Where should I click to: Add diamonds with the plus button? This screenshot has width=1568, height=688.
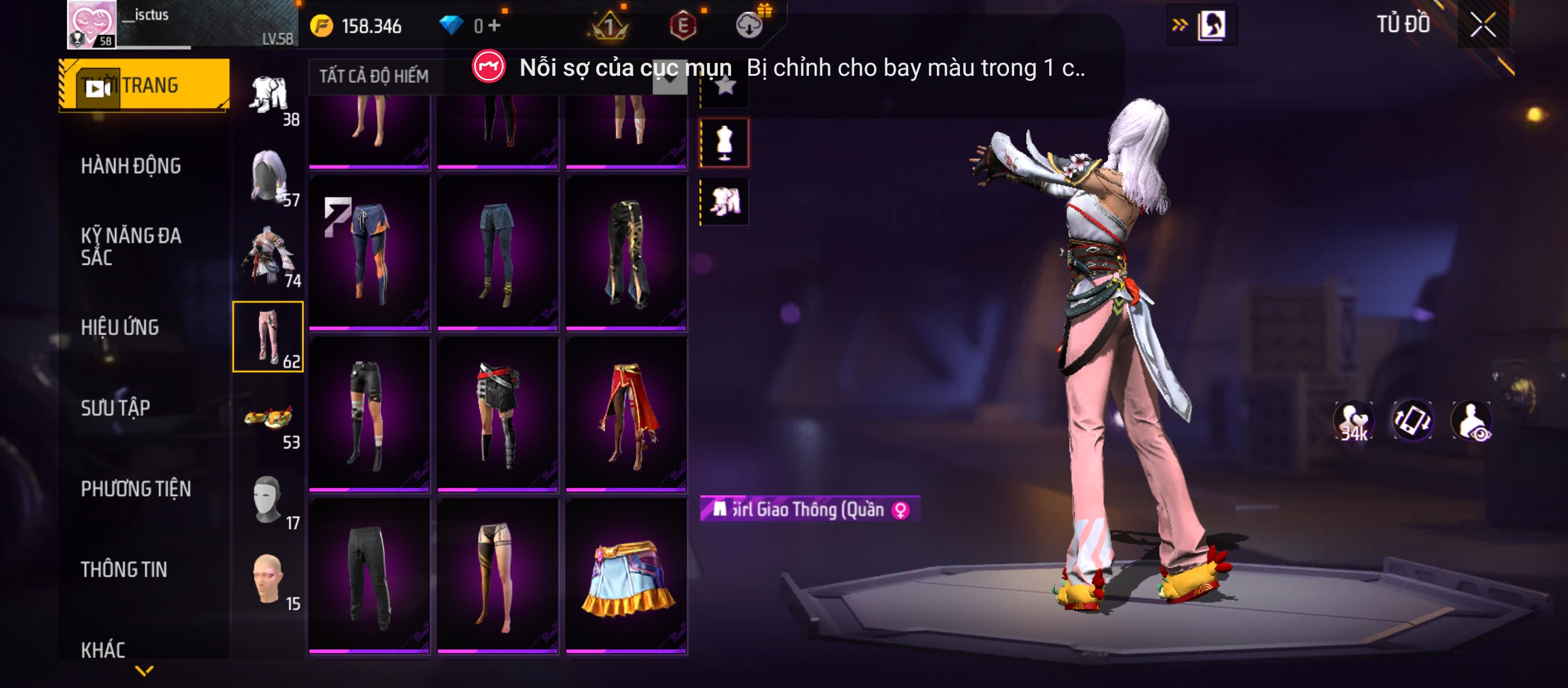(x=495, y=25)
